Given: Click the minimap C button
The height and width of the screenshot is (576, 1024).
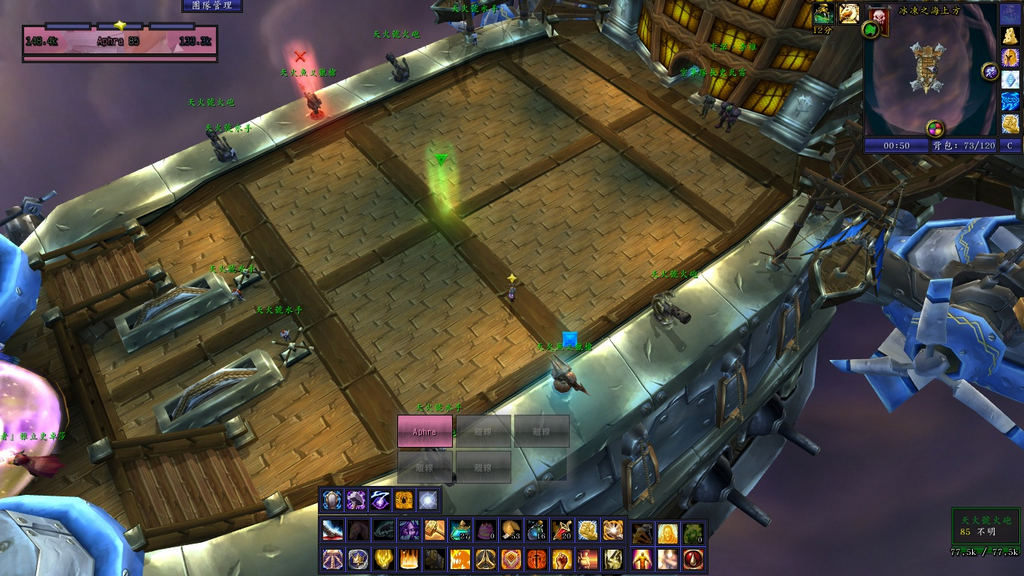Looking at the screenshot, I should click(1009, 145).
